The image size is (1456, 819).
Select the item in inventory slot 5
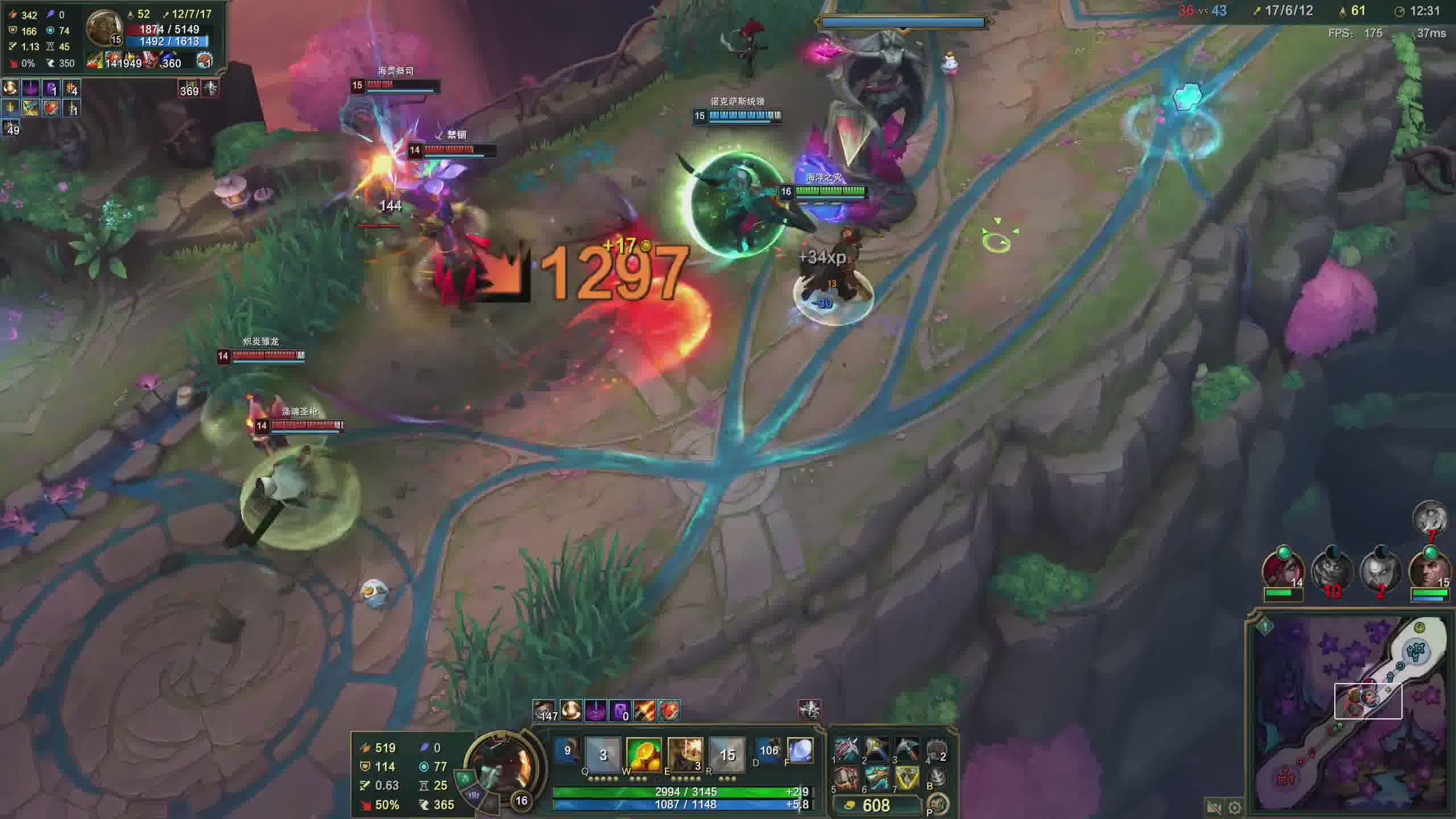847,778
